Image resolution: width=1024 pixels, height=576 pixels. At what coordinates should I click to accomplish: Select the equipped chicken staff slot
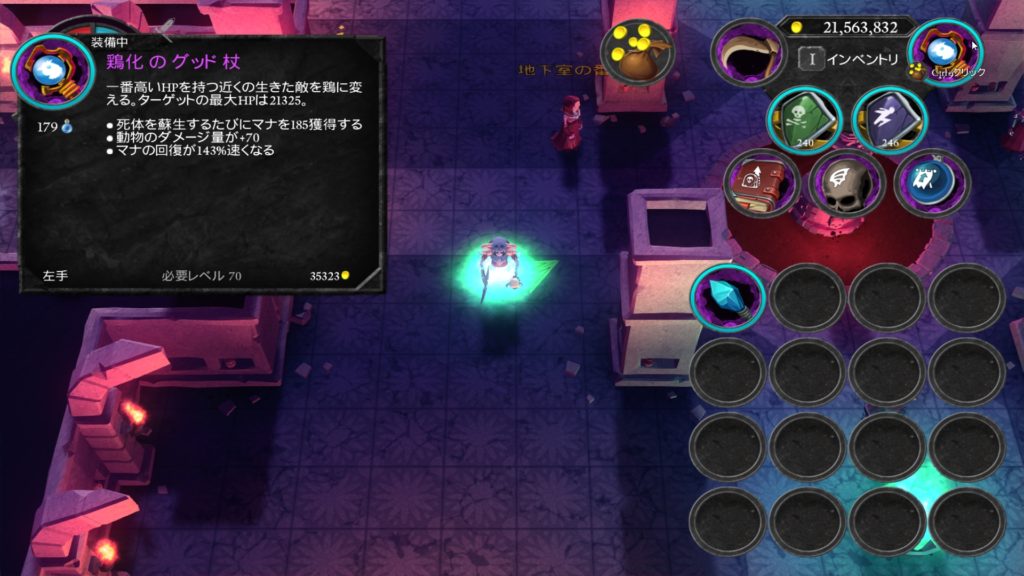[x=944, y=54]
